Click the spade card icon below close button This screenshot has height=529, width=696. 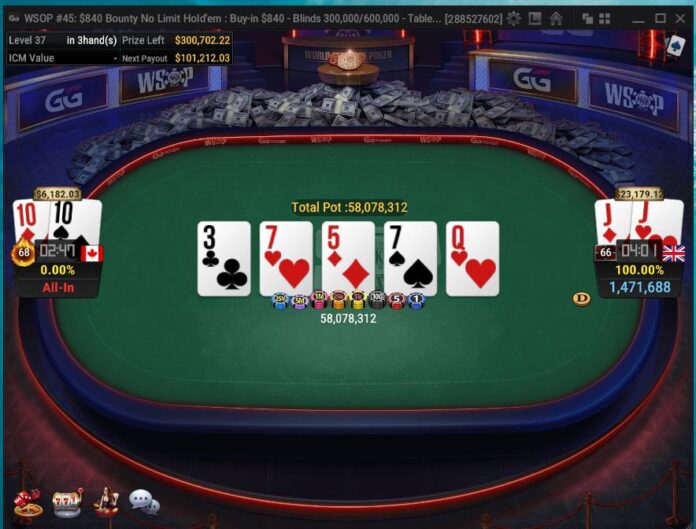(675, 45)
